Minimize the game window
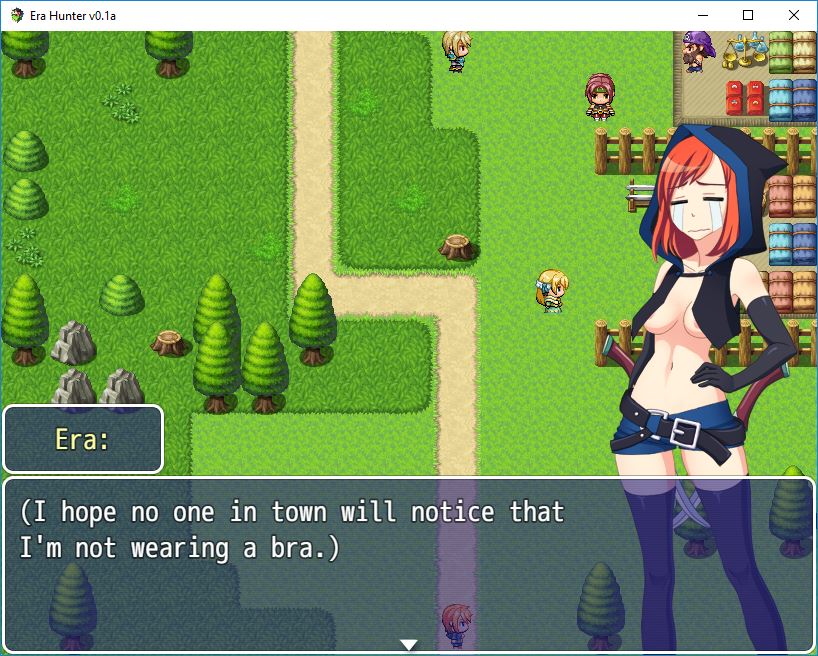This screenshot has width=818, height=656. click(x=702, y=15)
